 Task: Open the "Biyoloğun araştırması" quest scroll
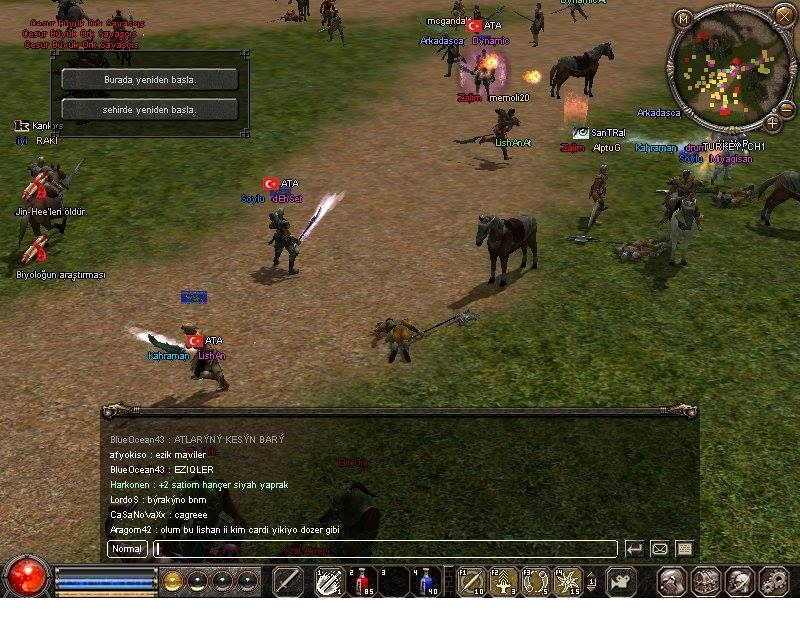(x=38, y=250)
